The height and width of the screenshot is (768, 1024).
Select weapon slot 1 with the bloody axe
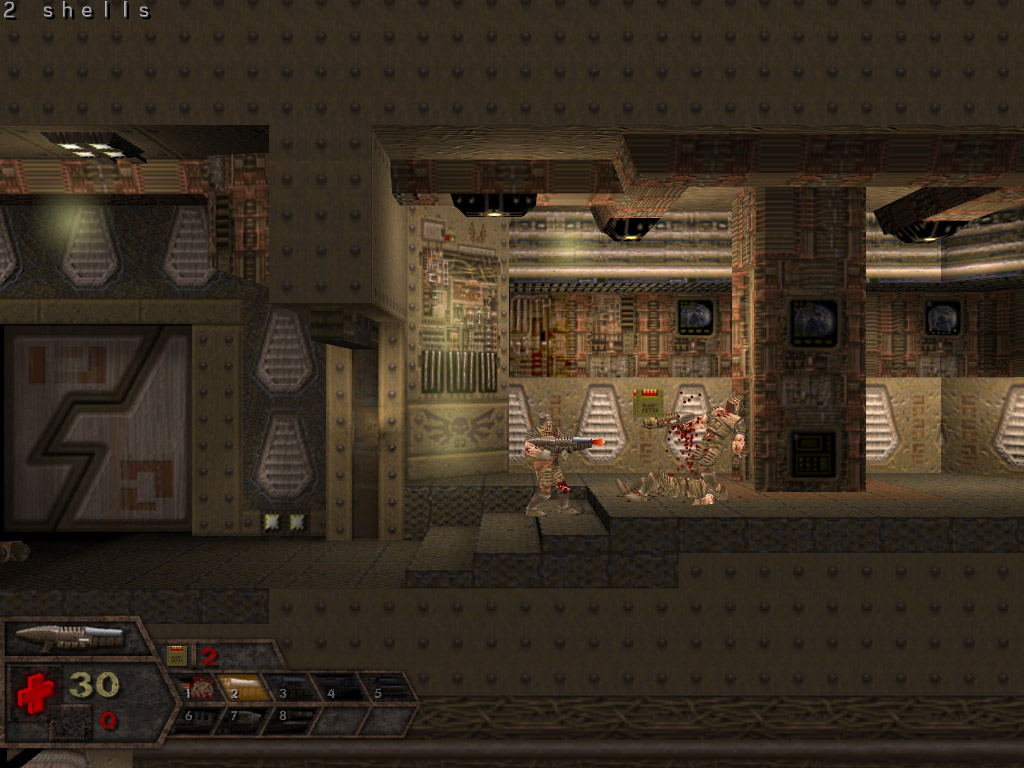(200, 688)
